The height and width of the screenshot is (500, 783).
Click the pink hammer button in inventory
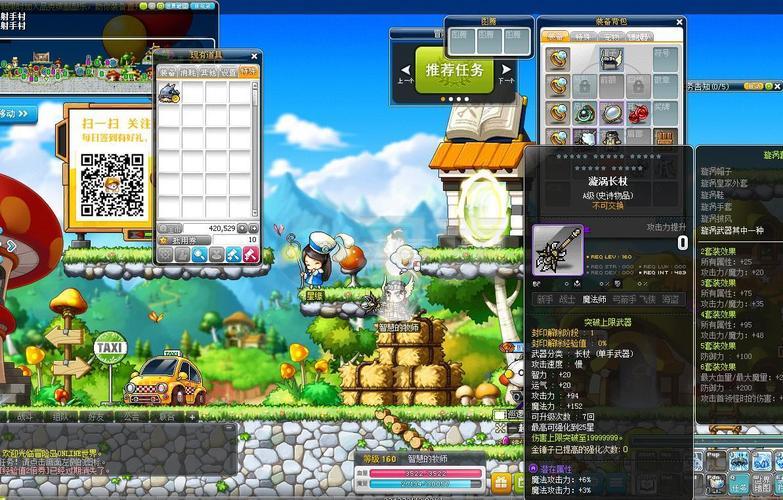click(250, 255)
